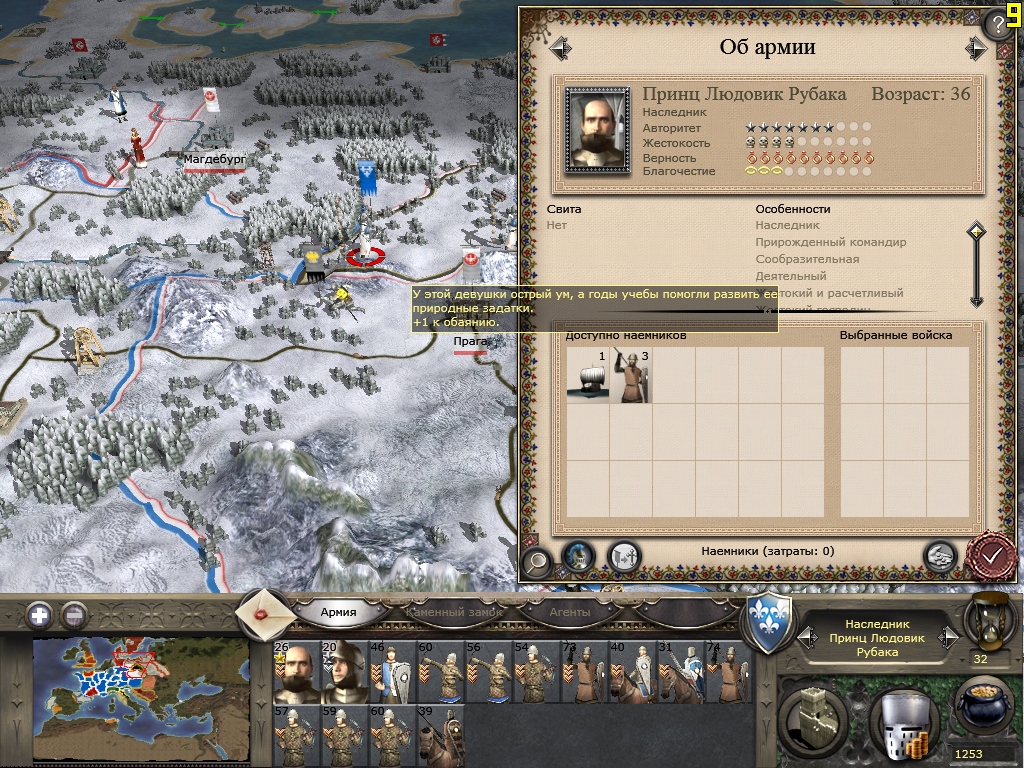
Task: Select the mercenary ship unit
Action: [x=587, y=376]
